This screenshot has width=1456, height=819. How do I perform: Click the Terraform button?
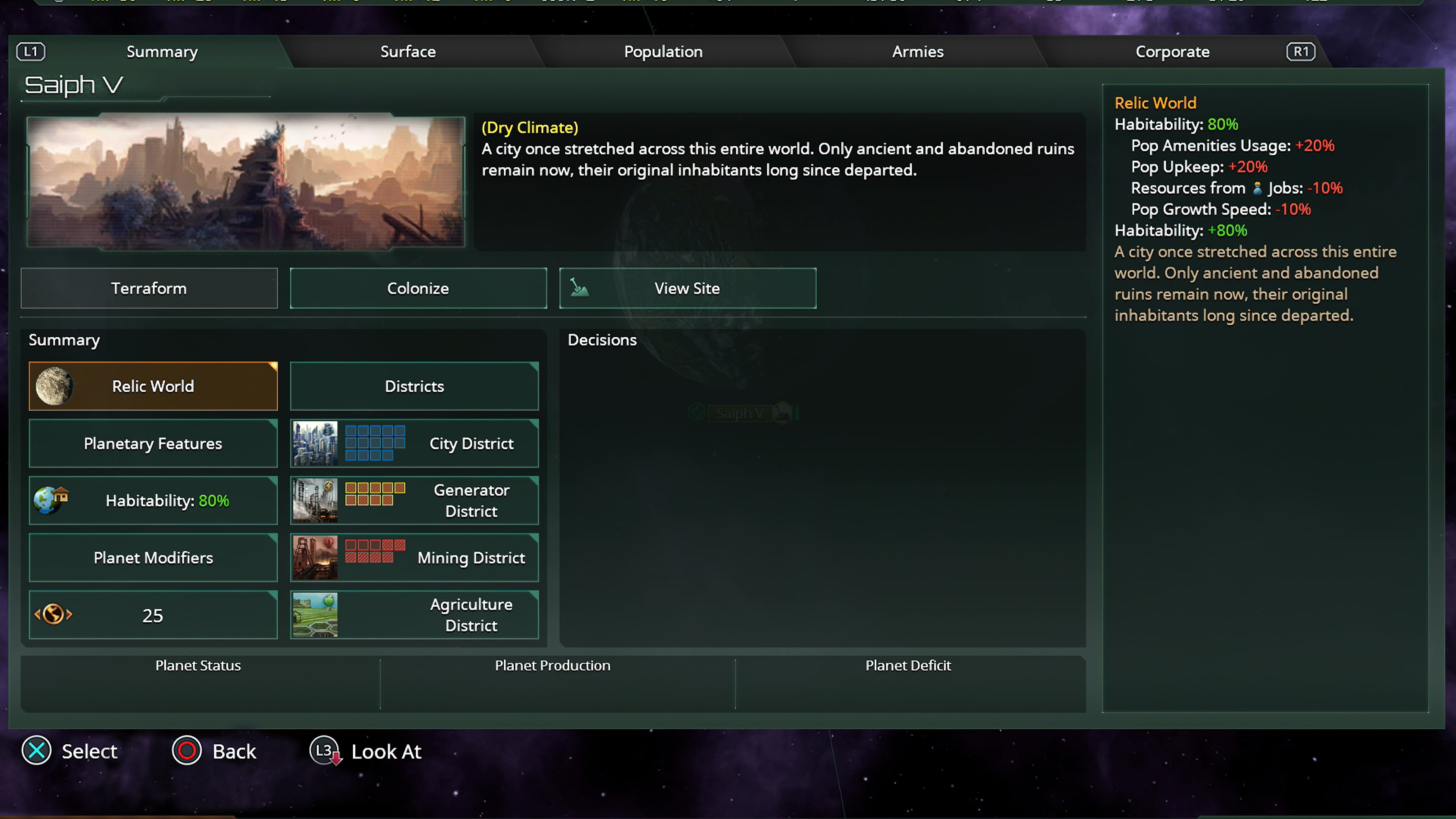pos(149,288)
